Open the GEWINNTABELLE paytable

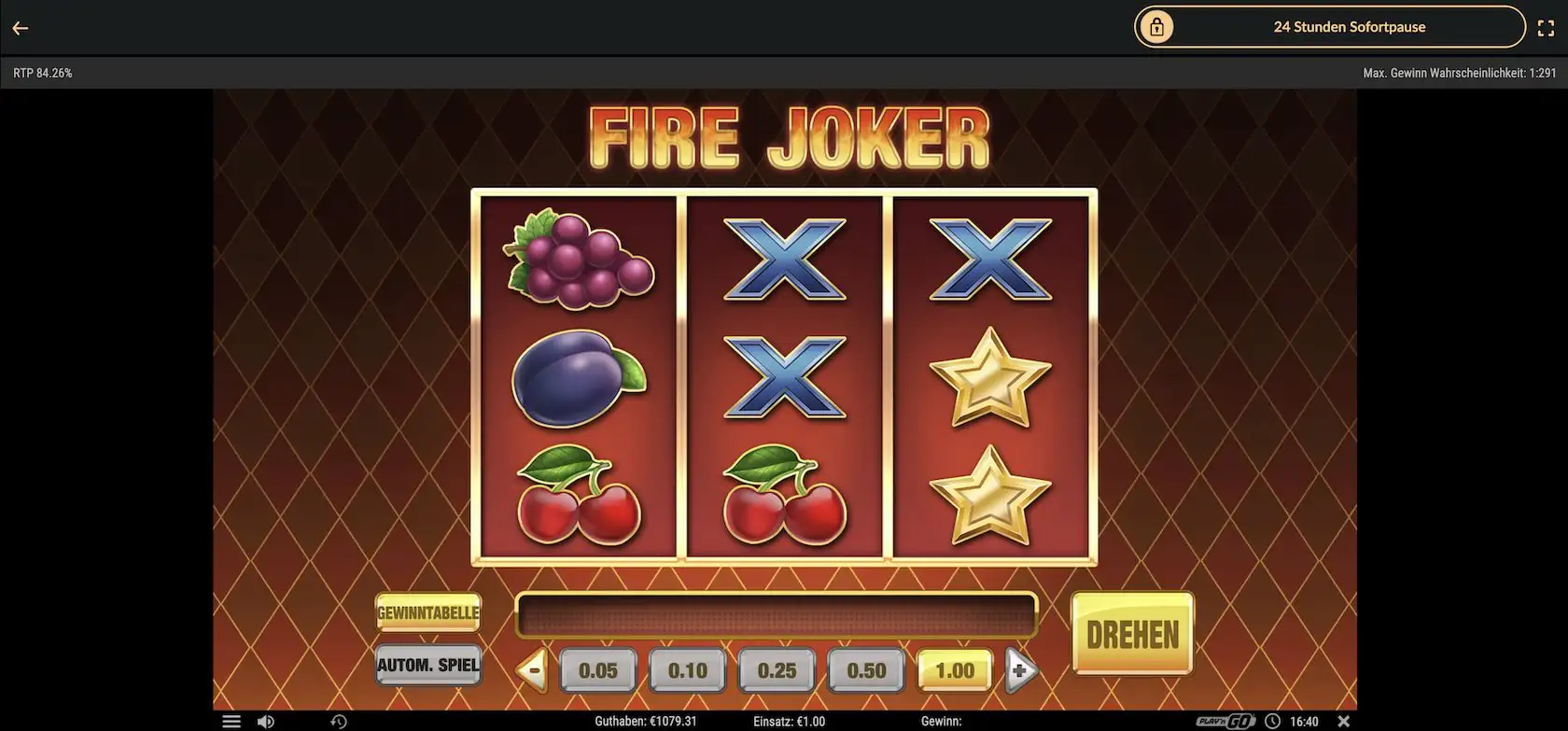[x=427, y=612]
